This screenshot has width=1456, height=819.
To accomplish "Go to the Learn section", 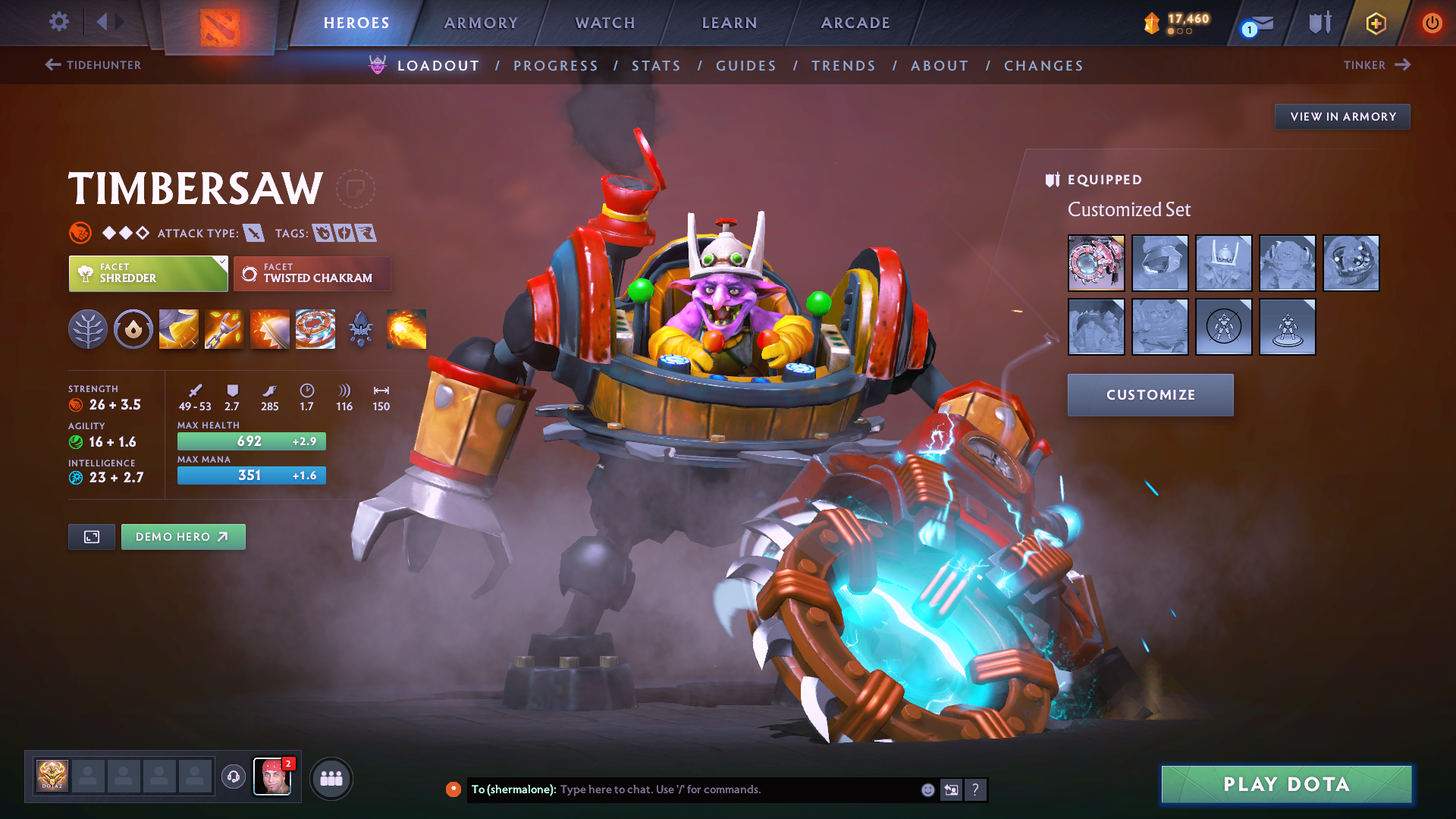I will click(x=730, y=23).
